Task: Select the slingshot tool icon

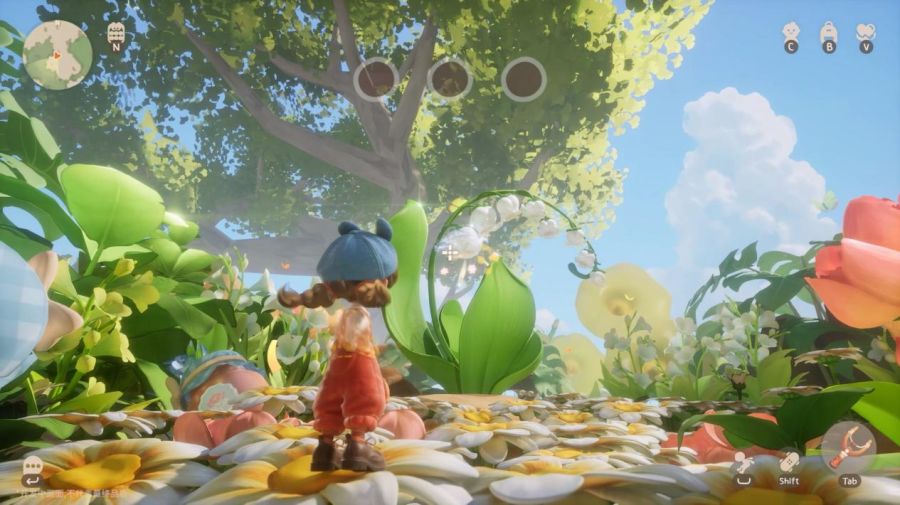Action: pos(848,446)
